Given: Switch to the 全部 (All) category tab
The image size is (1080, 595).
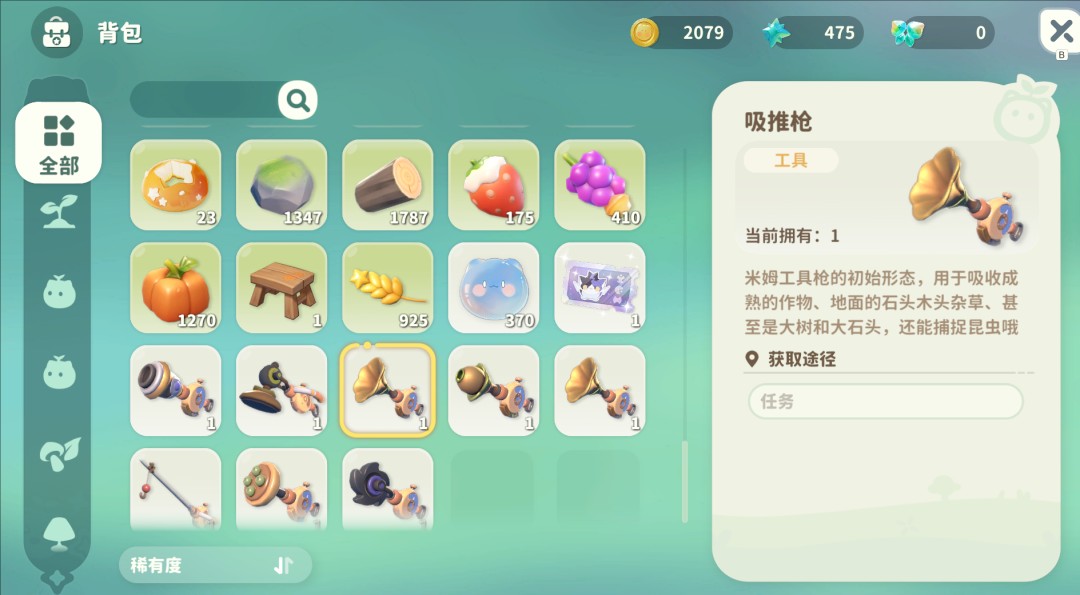Looking at the screenshot, I should pyautogui.click(x=58, y=143).
